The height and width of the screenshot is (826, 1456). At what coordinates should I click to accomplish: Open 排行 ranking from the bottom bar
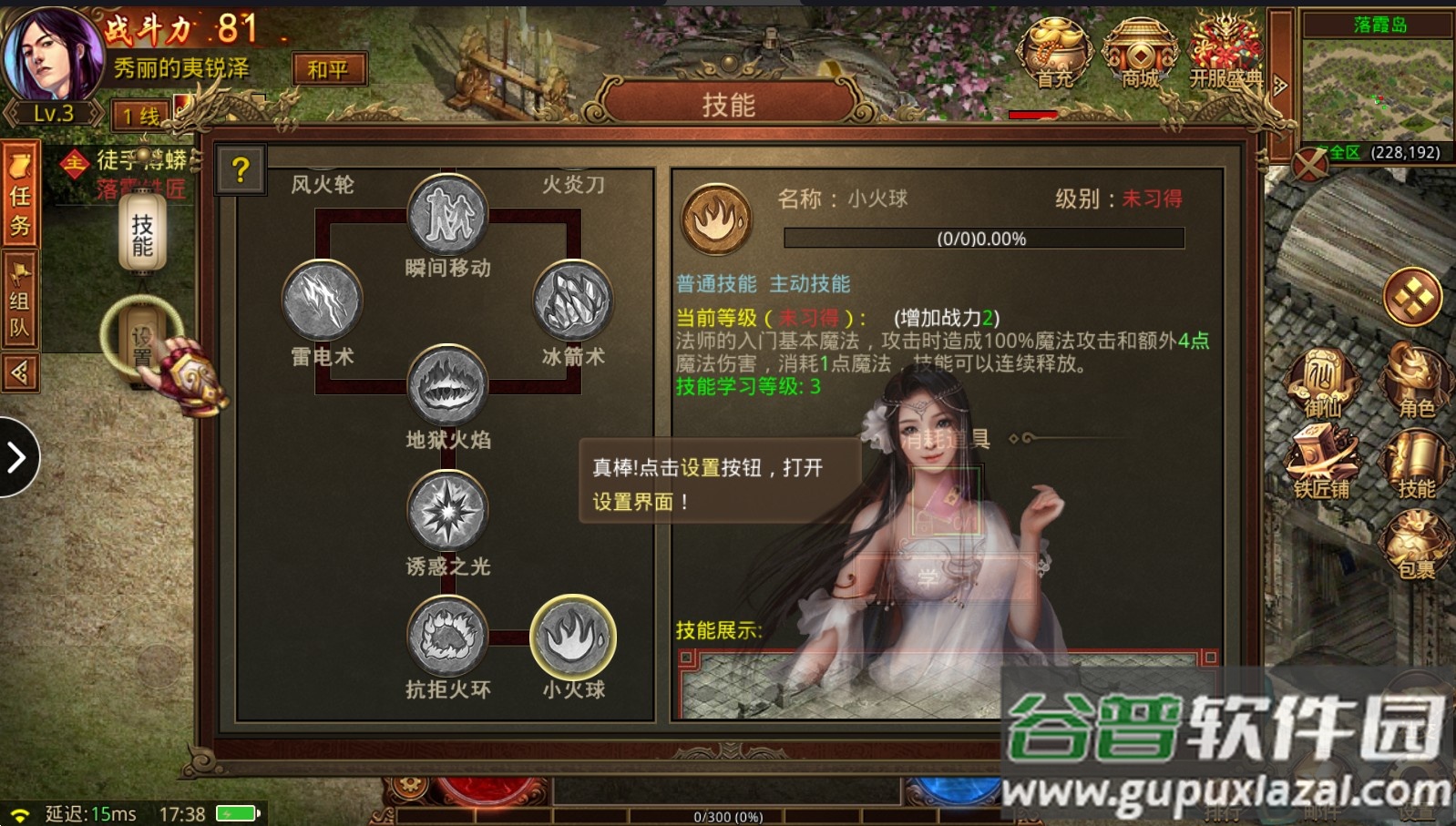click(1224, 811)
